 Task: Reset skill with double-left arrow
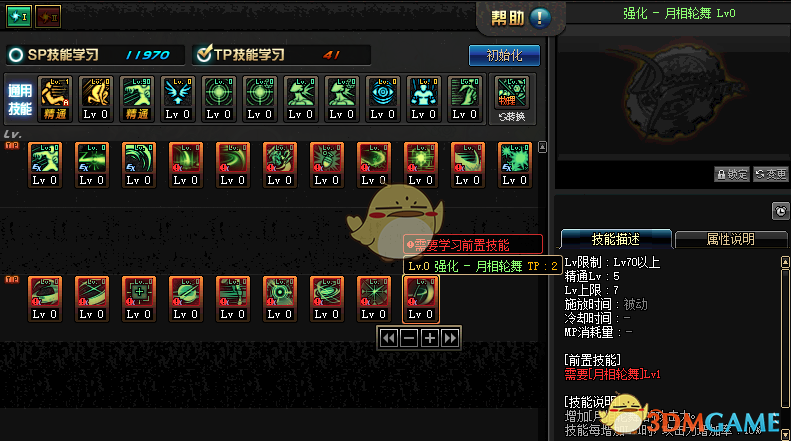click(388, 338)
